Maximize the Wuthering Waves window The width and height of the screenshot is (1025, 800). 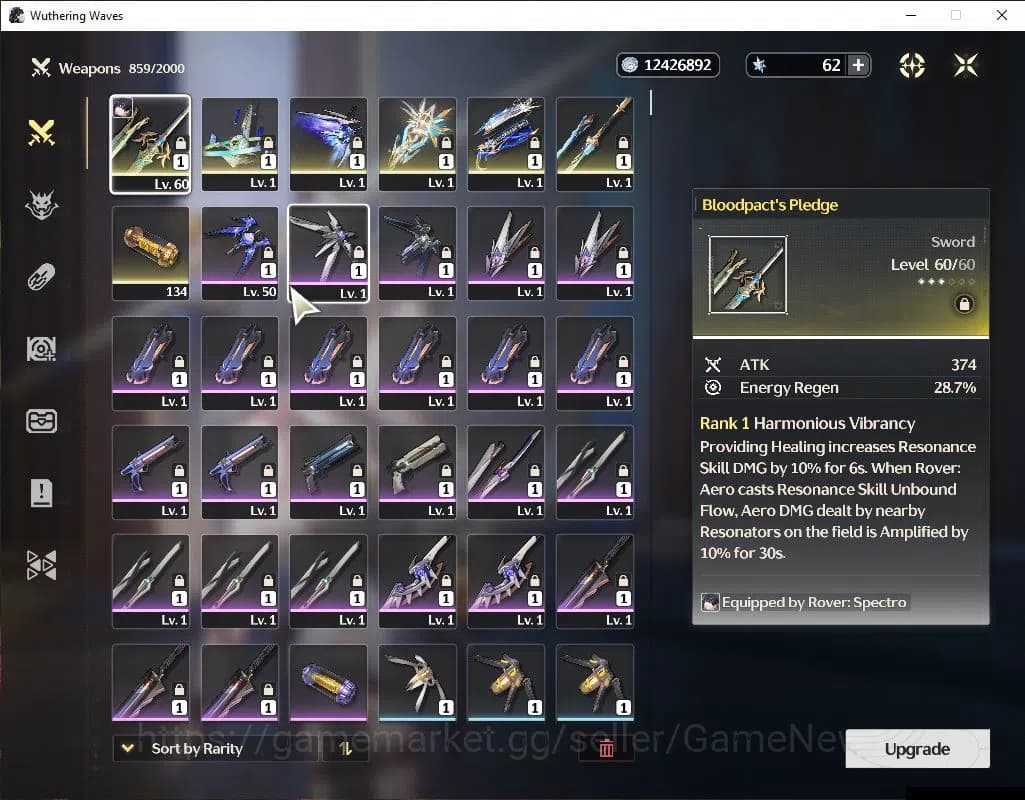pos(955,15)
